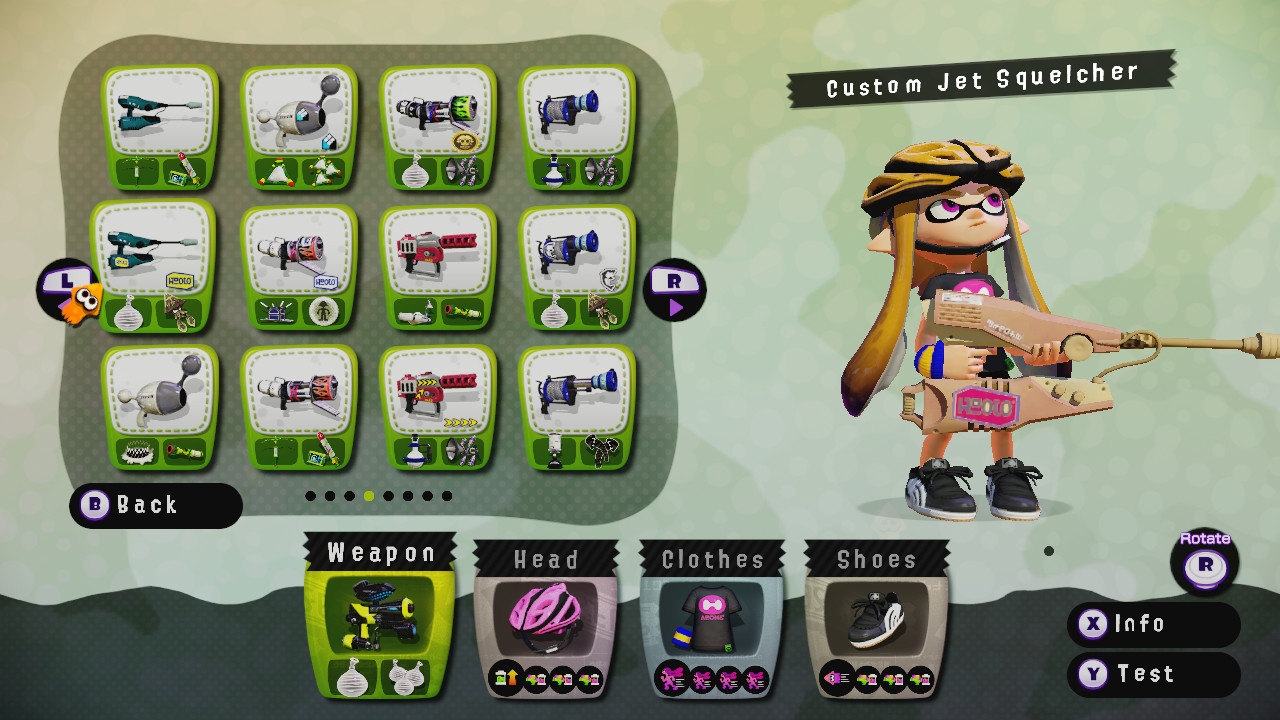Image resolution: width=1280 pixels, height=720 pixels.
Task: Open the Shoes gear tab
Action: (x=878, y=560)
